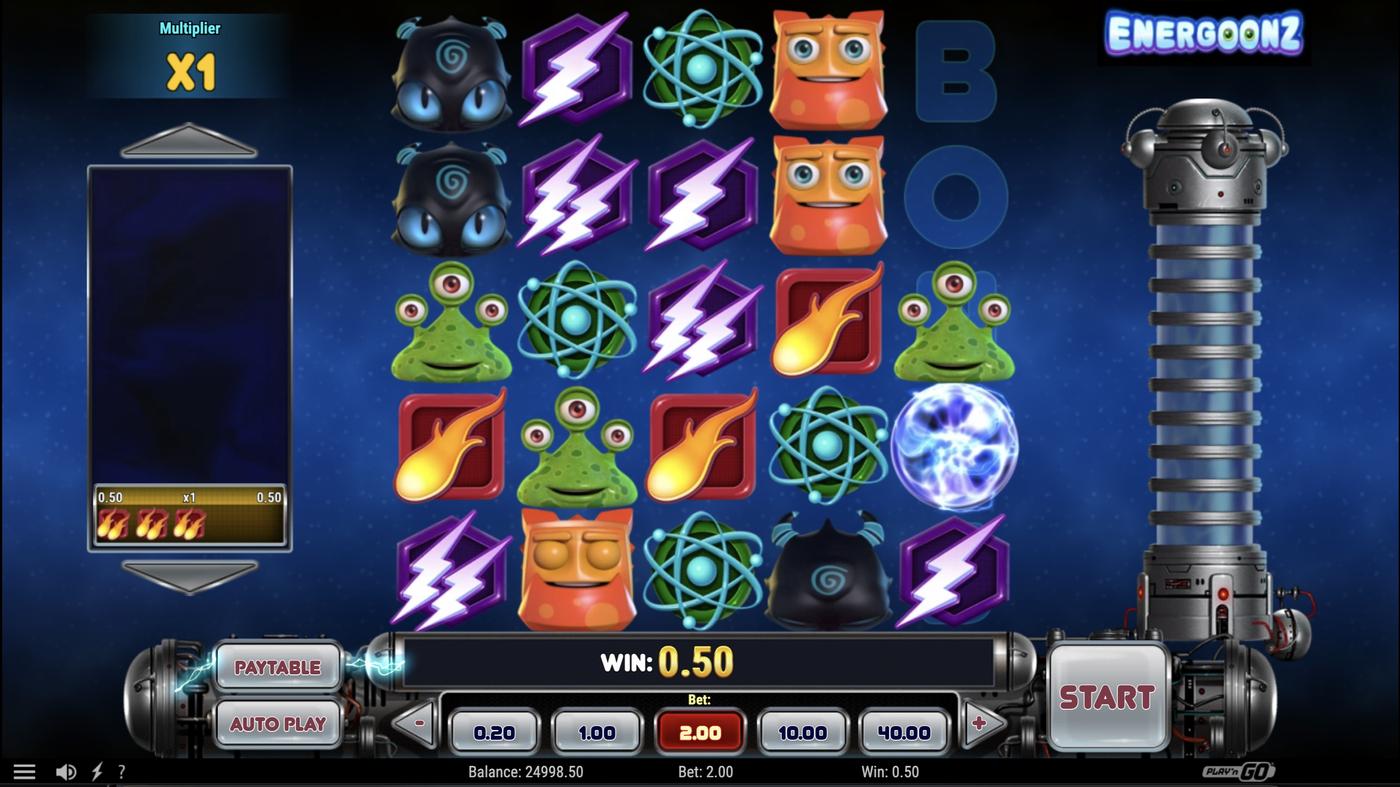Click the glowing plasma ball wild symbol
1400x787 pixels.
click(956, 446)
